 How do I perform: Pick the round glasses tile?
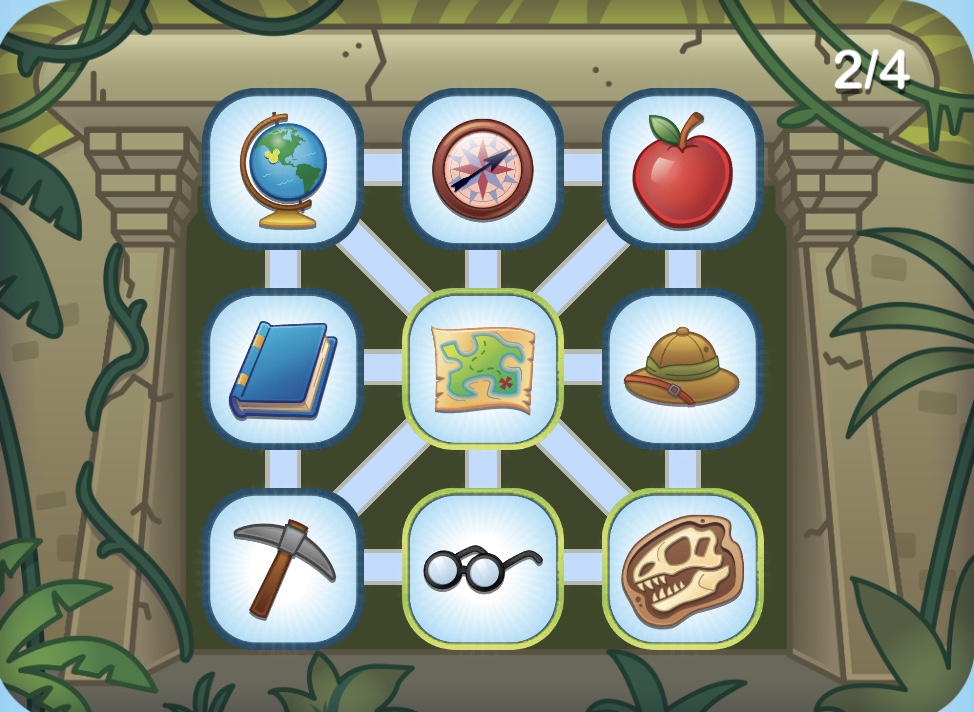(x=483, y=568)
